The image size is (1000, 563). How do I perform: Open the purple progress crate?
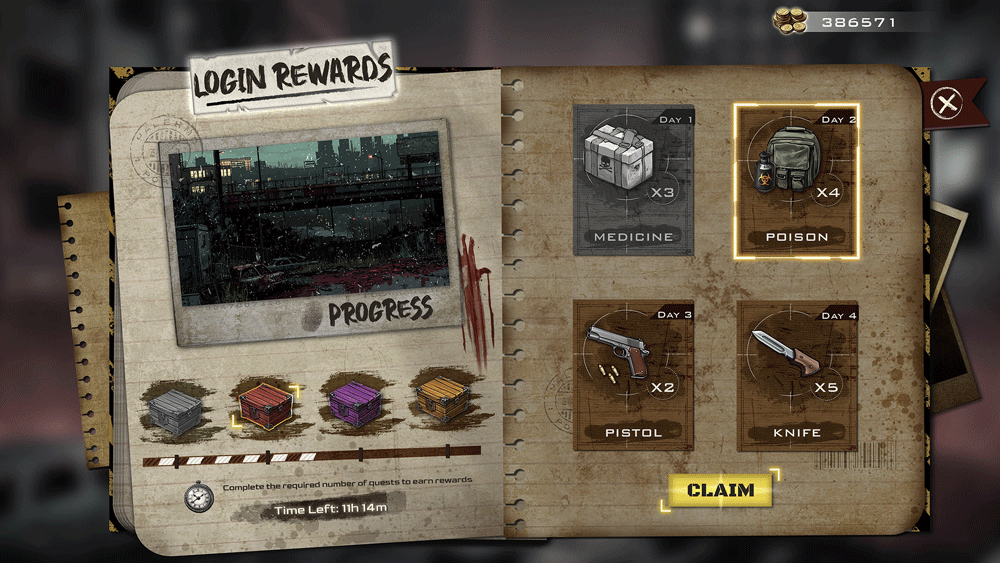[x=354, y=404]
